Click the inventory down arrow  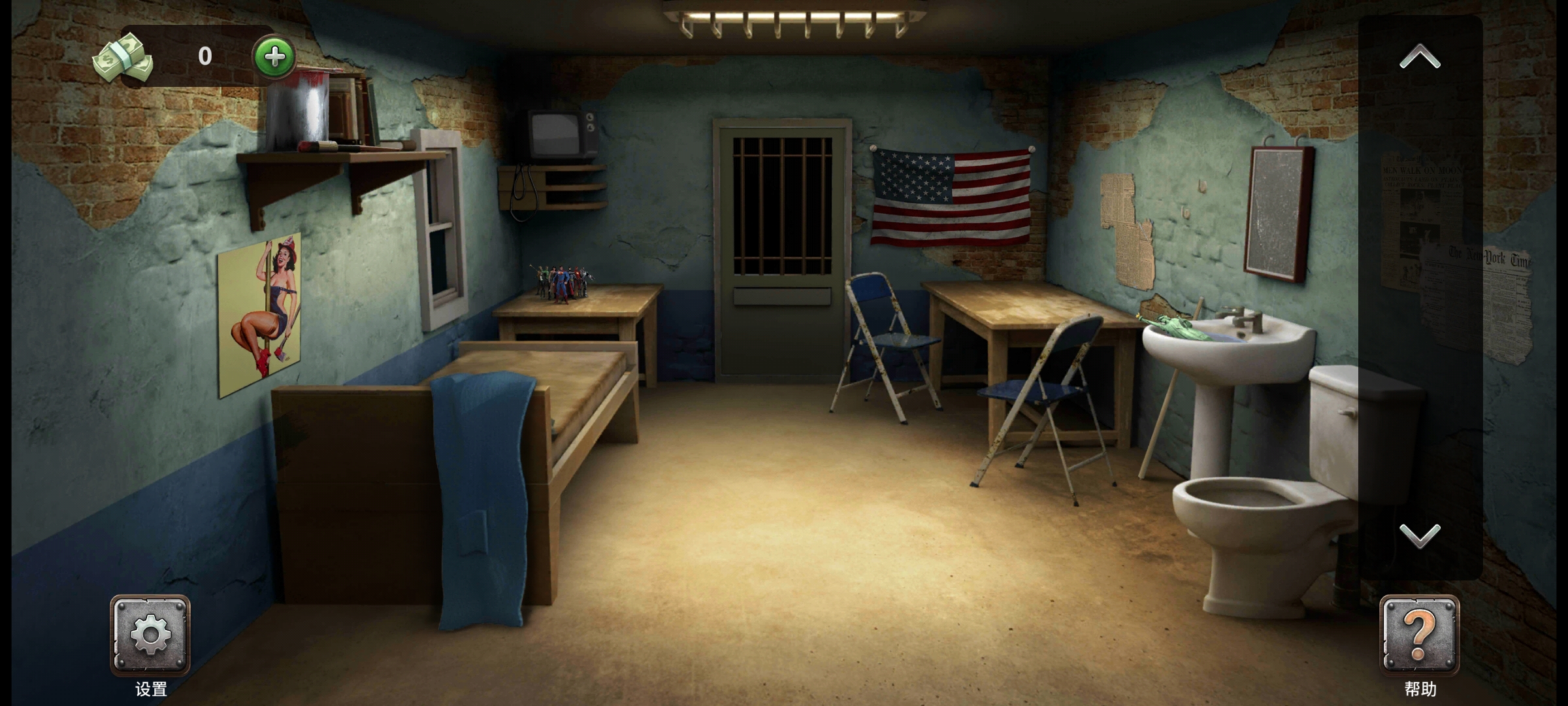tap(1420, 535)
